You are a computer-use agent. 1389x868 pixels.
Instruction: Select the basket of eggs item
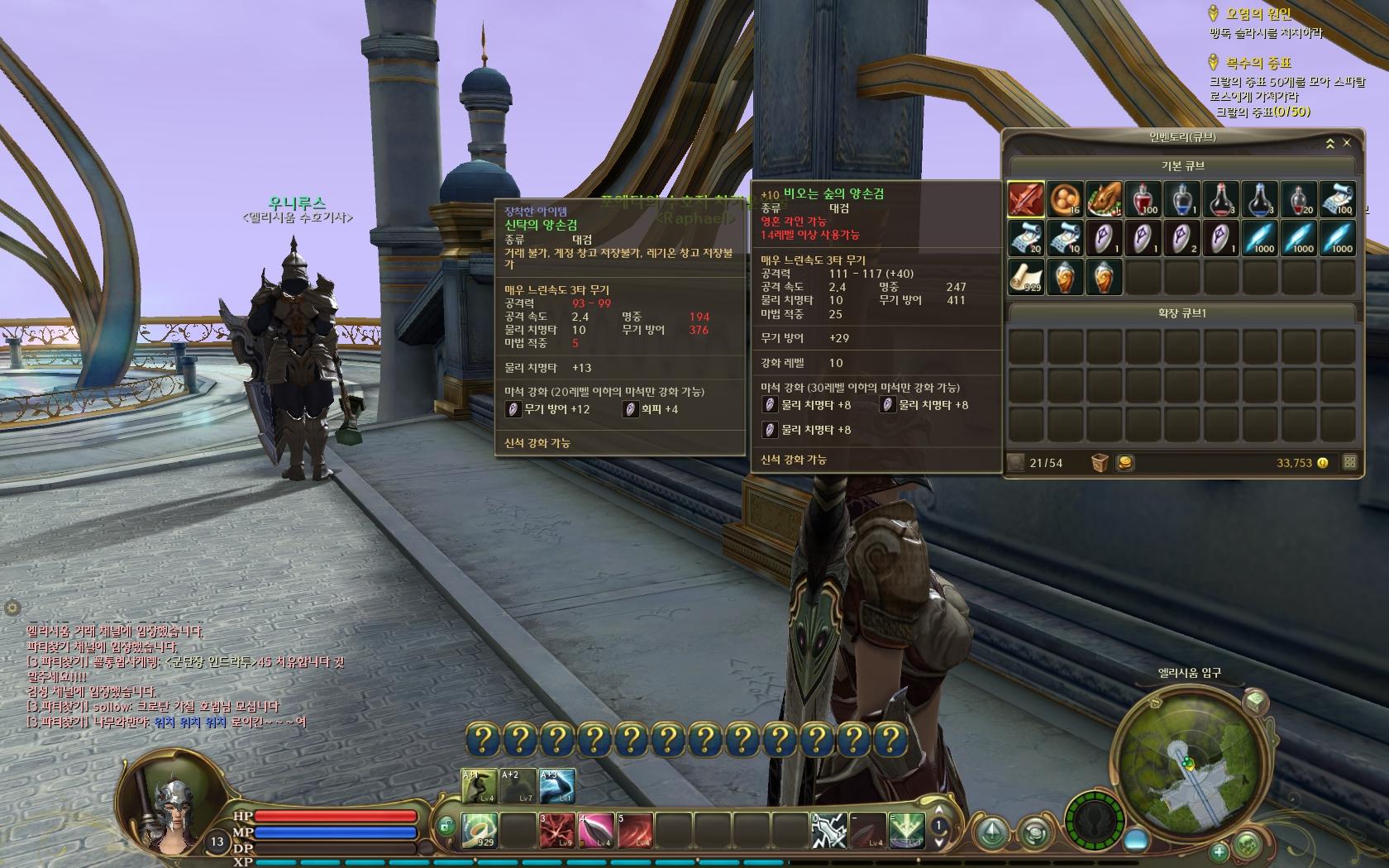click(x=1065, y=199)
